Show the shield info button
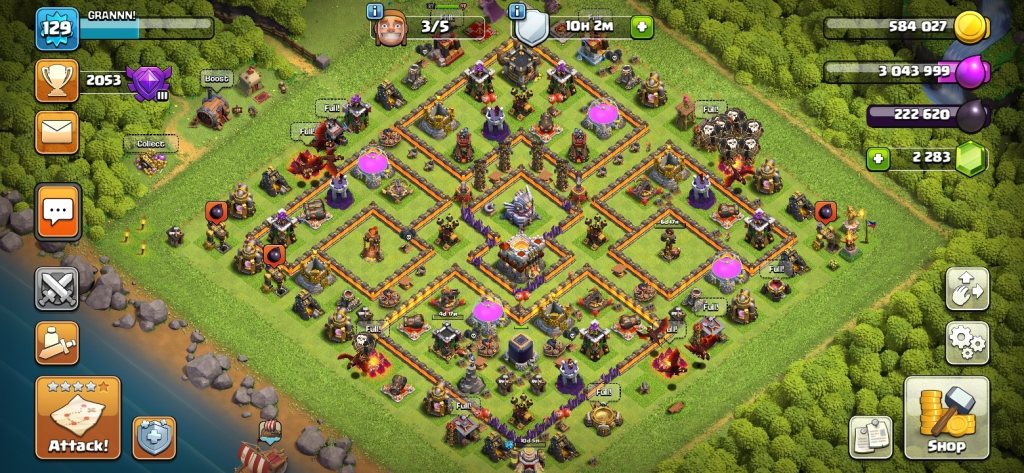 pos(517,12)
